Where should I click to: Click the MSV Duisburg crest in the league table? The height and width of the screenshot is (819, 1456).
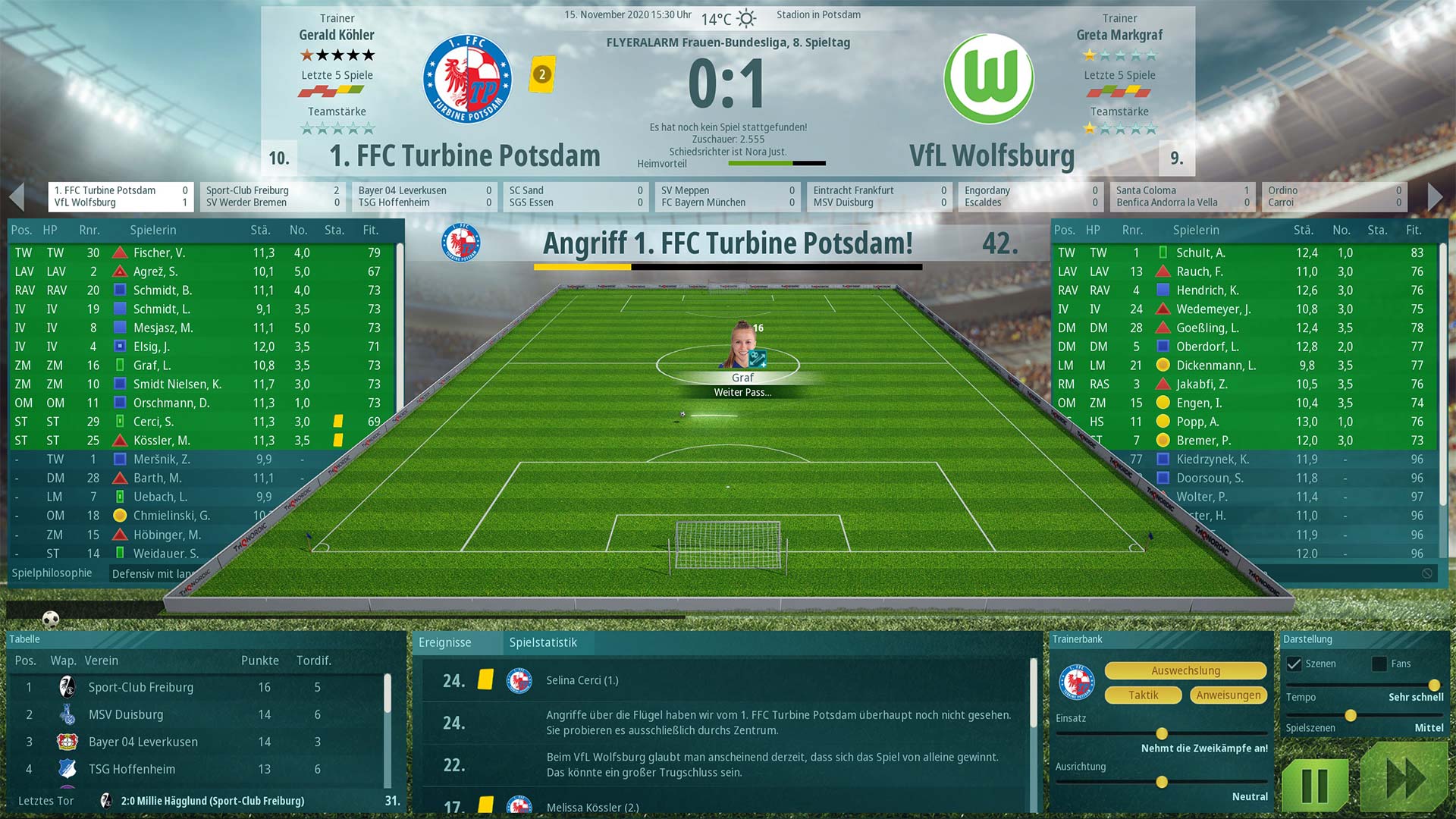(67, 714)
